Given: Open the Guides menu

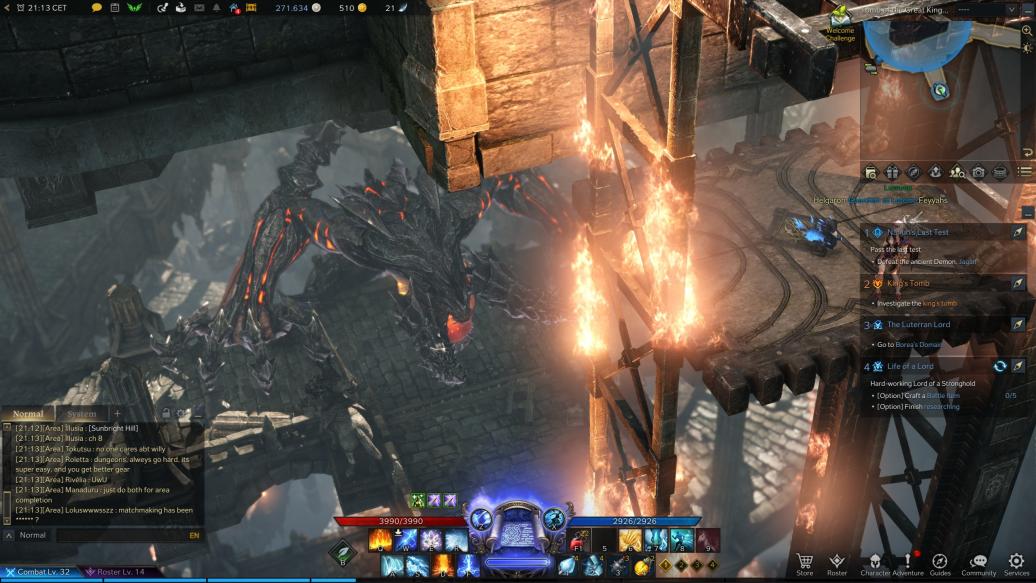Looking at the screenshot, I should pyautogui.click(x=940, y=562).
